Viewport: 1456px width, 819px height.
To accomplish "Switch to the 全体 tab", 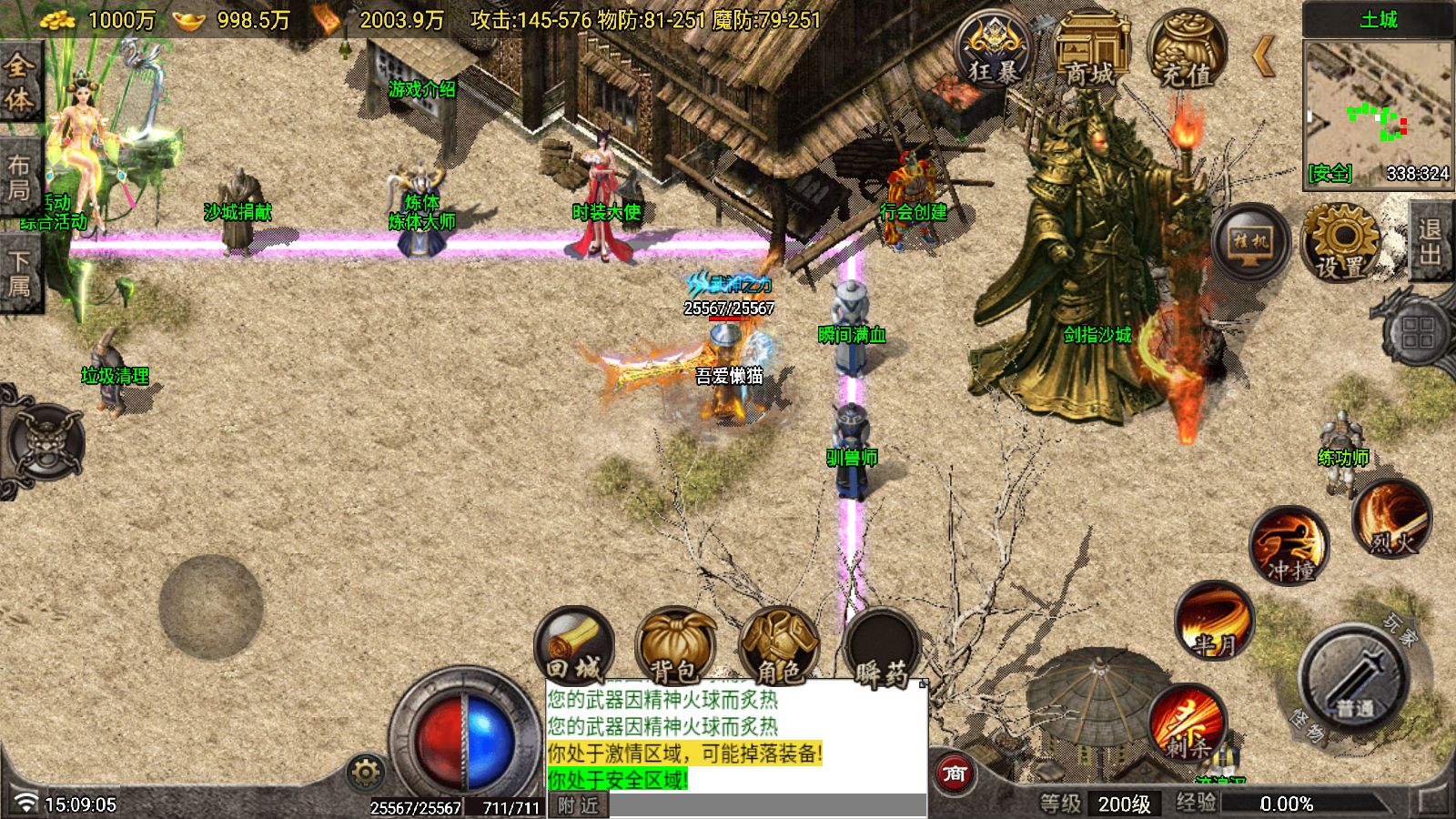I will (x=20, y=82).
